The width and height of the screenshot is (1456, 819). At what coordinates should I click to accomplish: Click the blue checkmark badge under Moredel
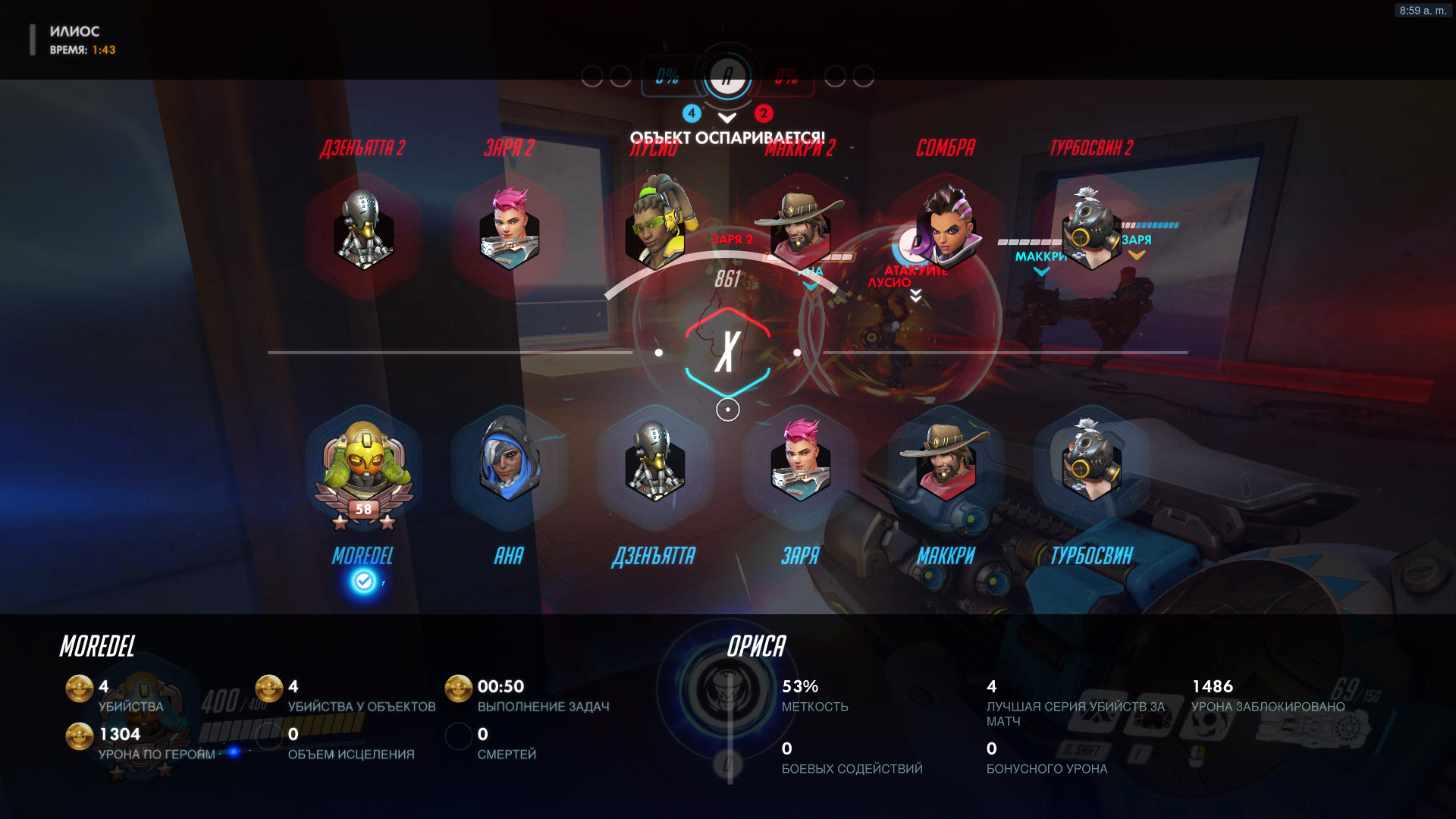coord(364,582)
